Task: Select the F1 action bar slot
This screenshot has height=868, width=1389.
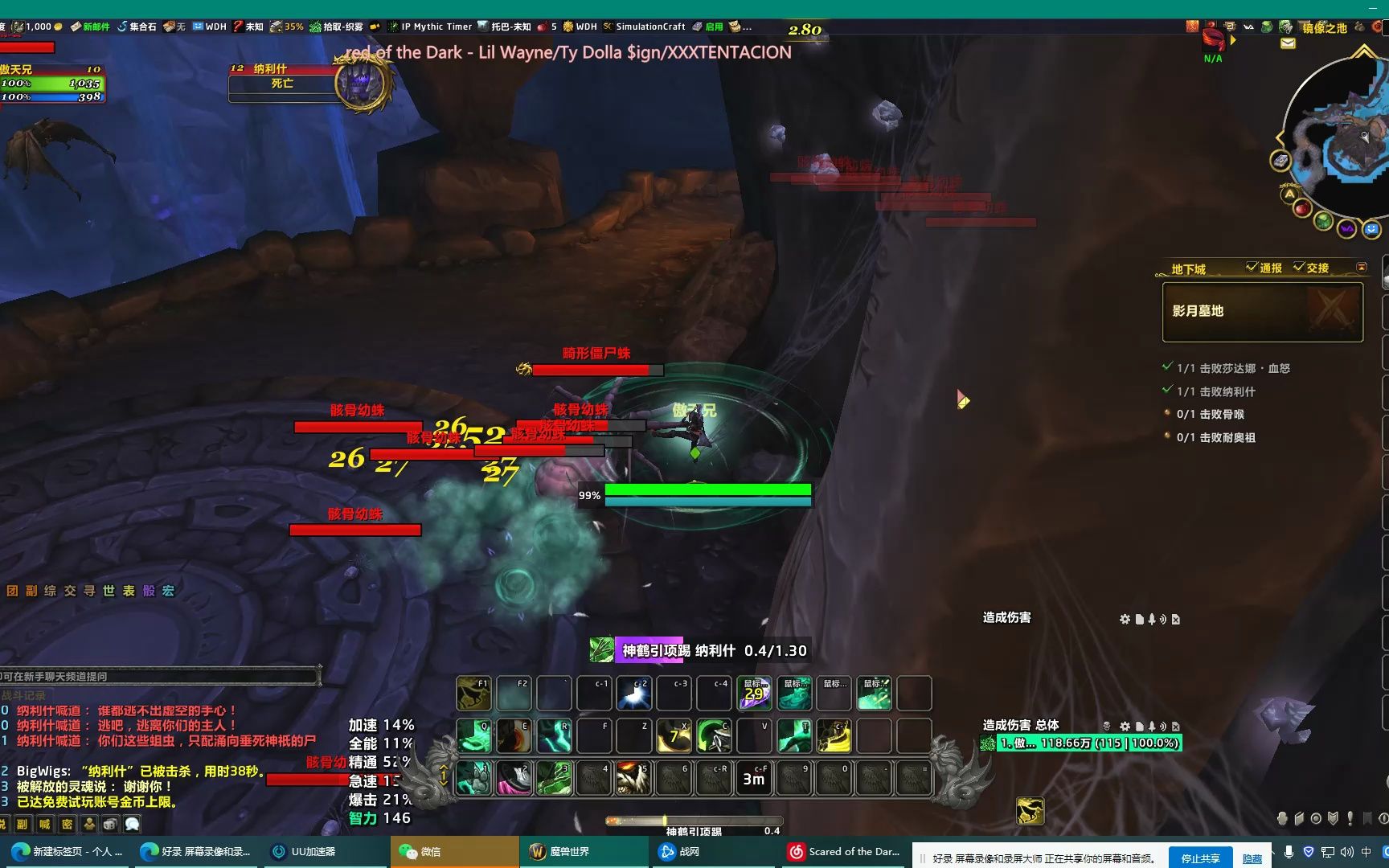Action: [x=474, y=694]
